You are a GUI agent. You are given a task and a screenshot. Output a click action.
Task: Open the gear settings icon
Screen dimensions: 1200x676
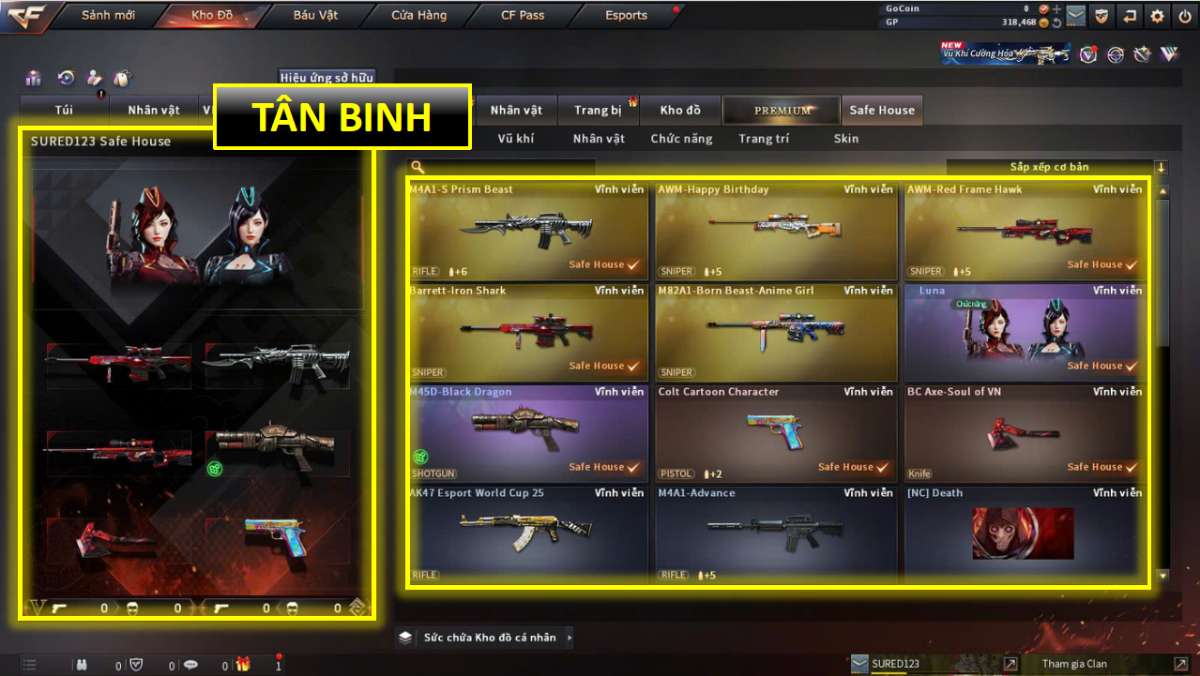click(1157, 15)
